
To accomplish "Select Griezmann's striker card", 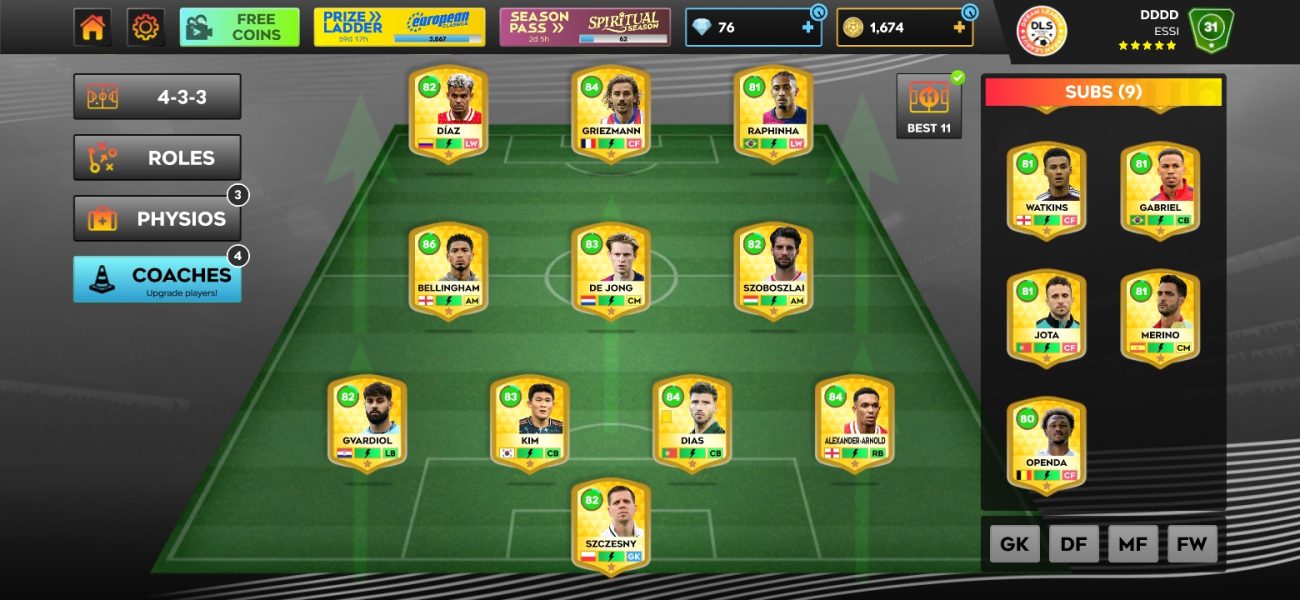I will click(610, 113).
